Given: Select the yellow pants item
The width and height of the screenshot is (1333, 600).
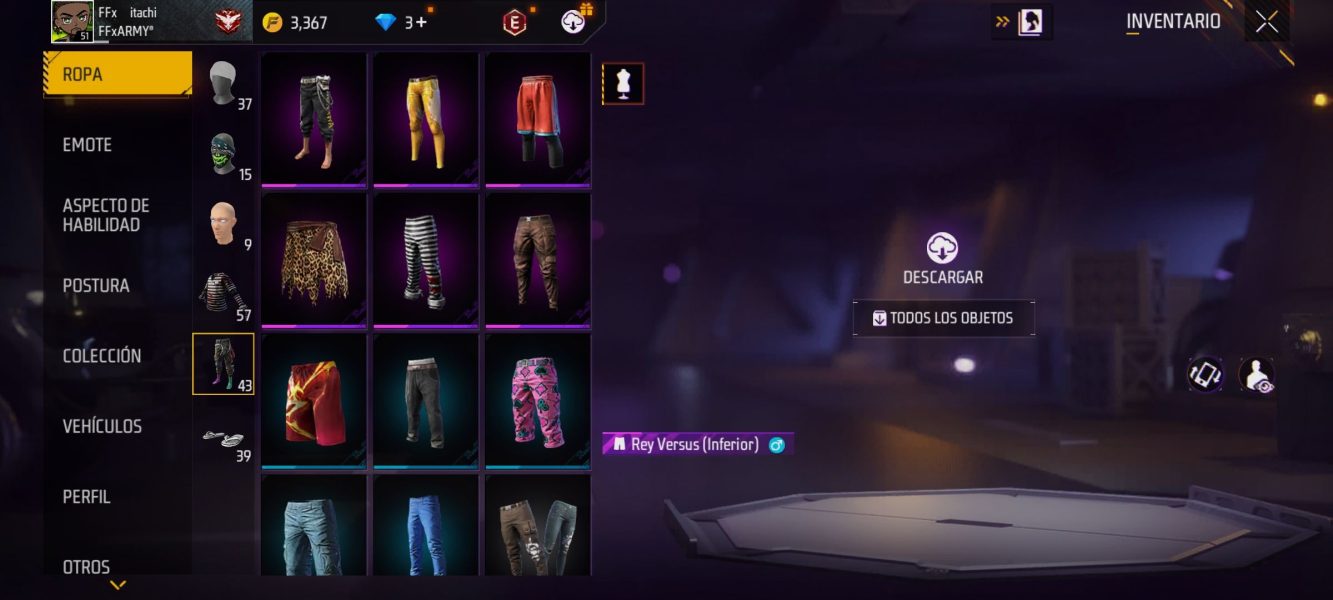Looking at the screenshot, I should pos(426,119).
